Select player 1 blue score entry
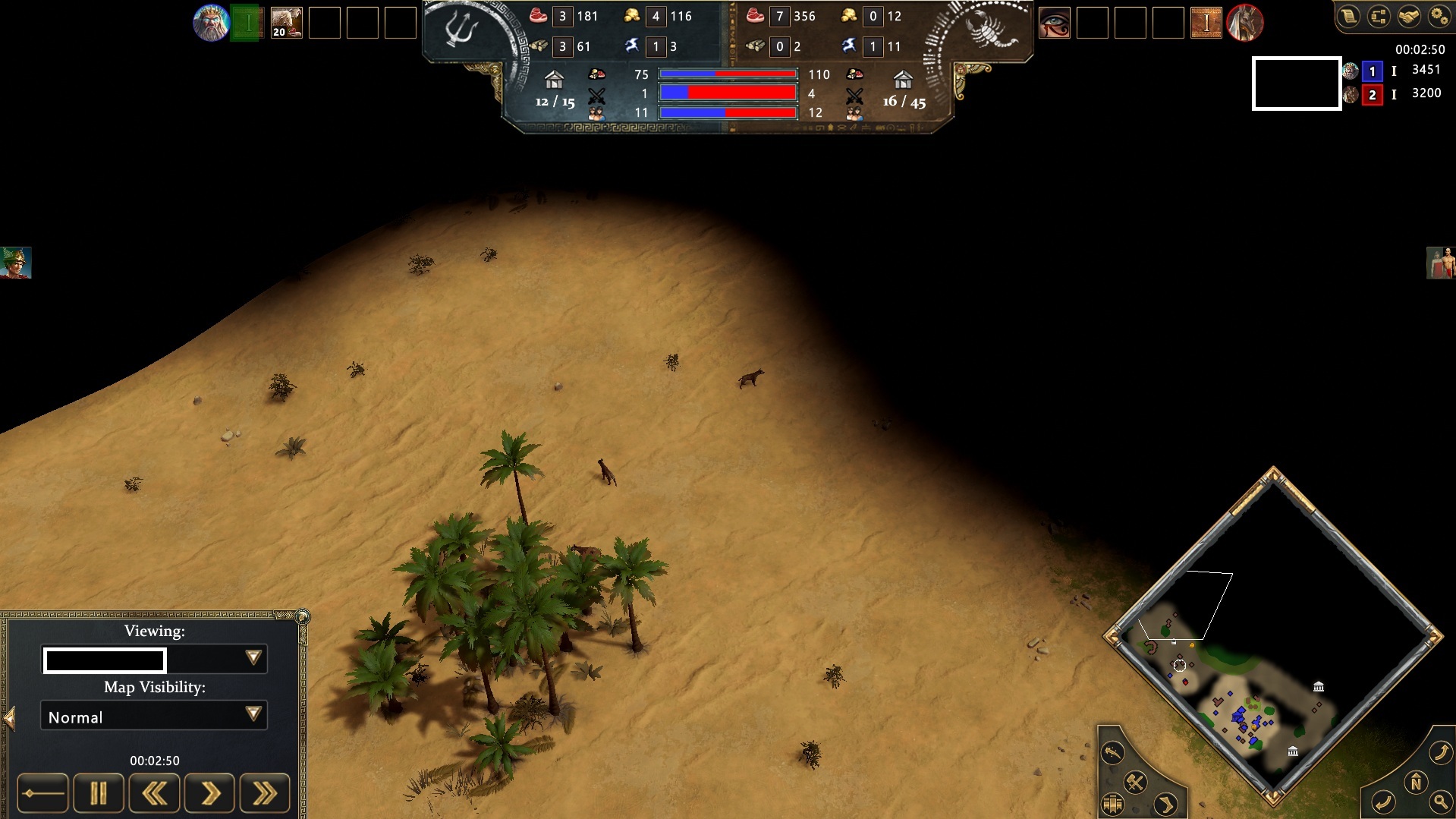Viewport: 1456px width, 819px height. coord(1372,71)
